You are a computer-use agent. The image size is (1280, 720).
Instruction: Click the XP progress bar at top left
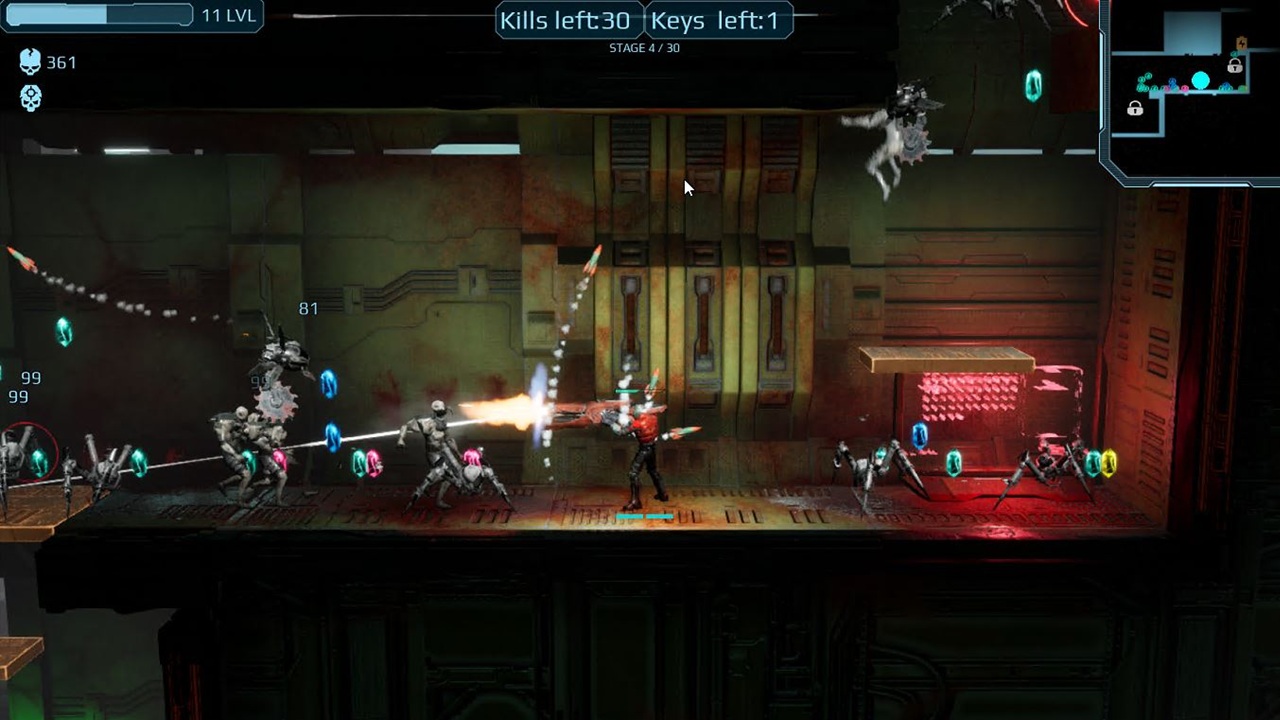tap(98, 15)
